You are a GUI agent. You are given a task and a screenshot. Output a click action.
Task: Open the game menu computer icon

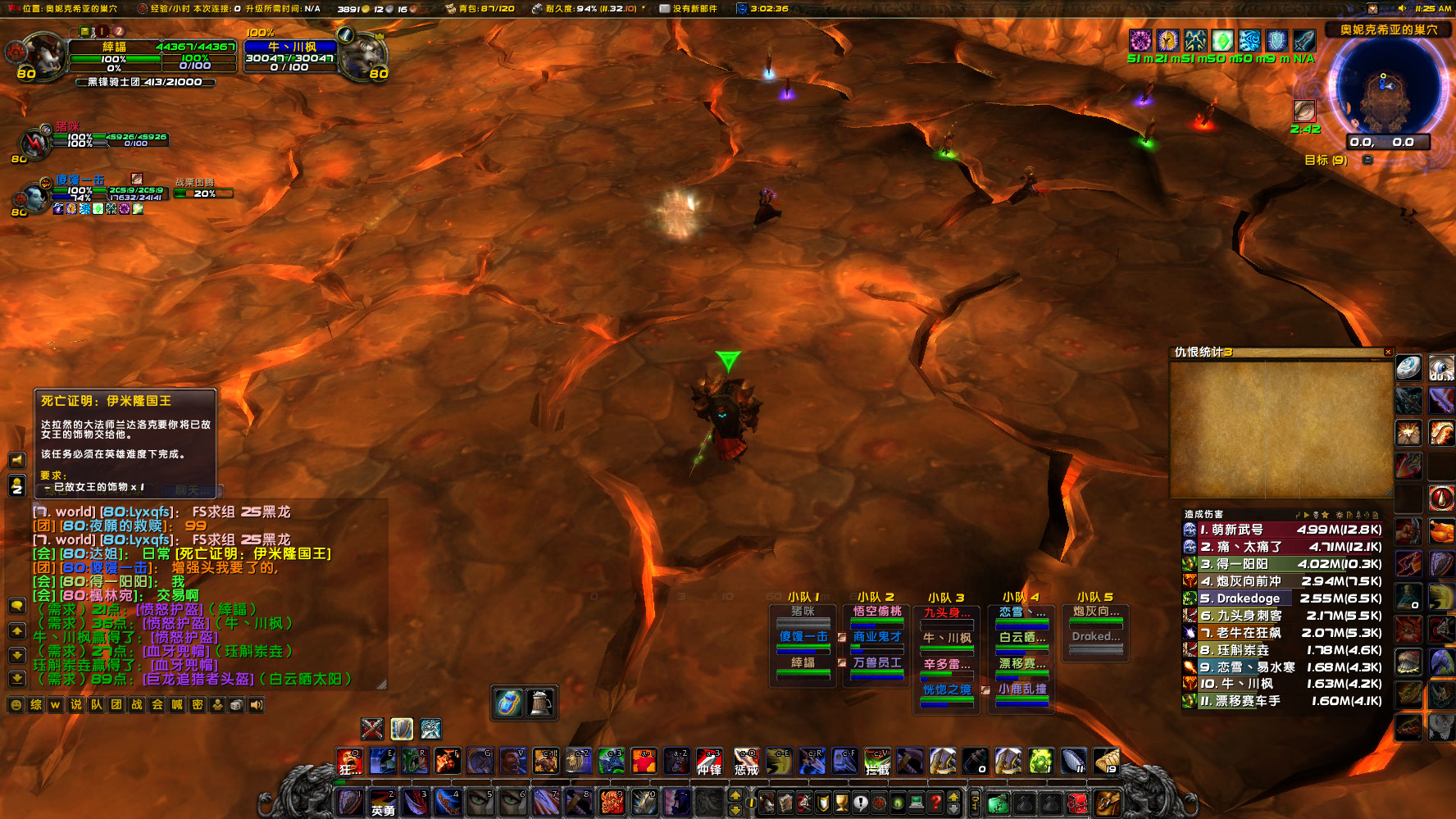point(917,803)
